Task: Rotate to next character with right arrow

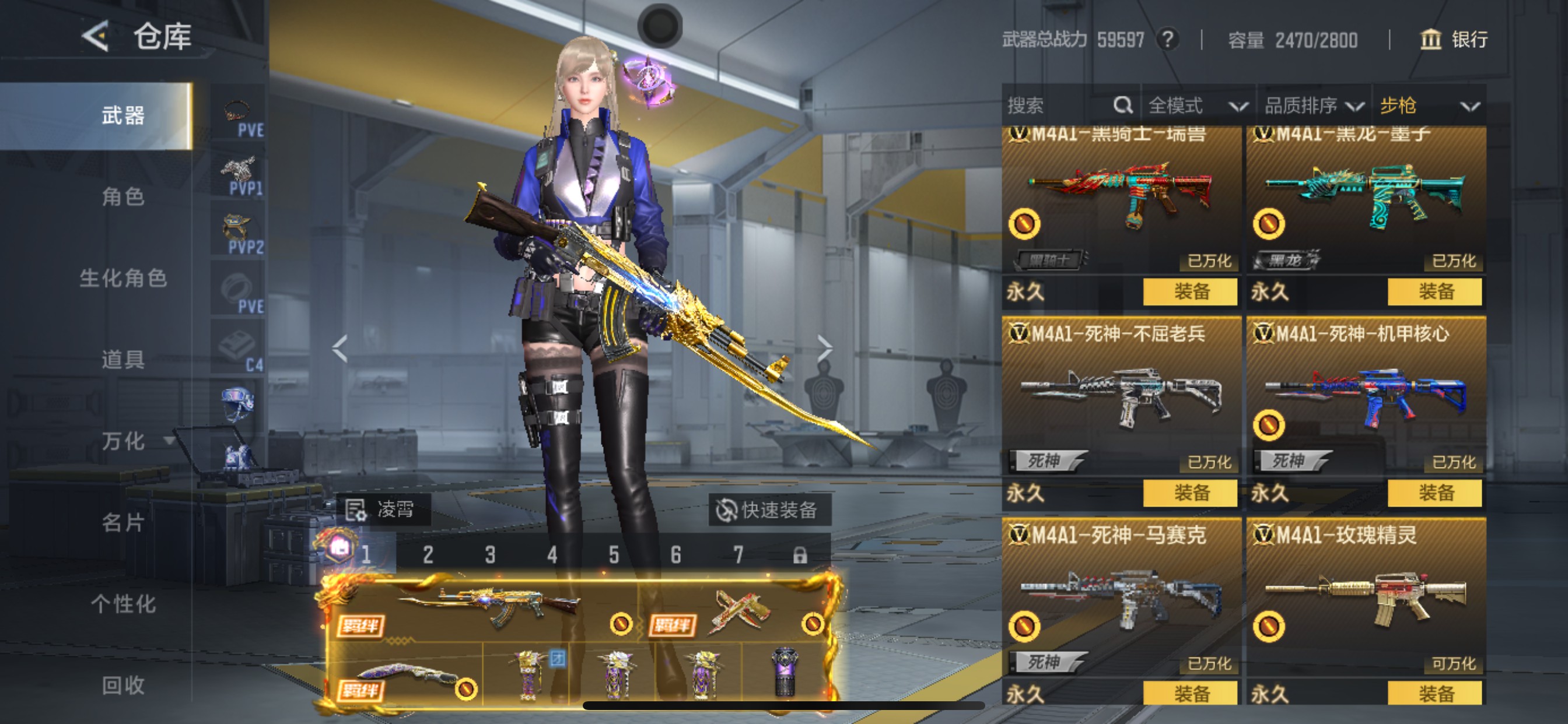Action: (x=824, y=349)
